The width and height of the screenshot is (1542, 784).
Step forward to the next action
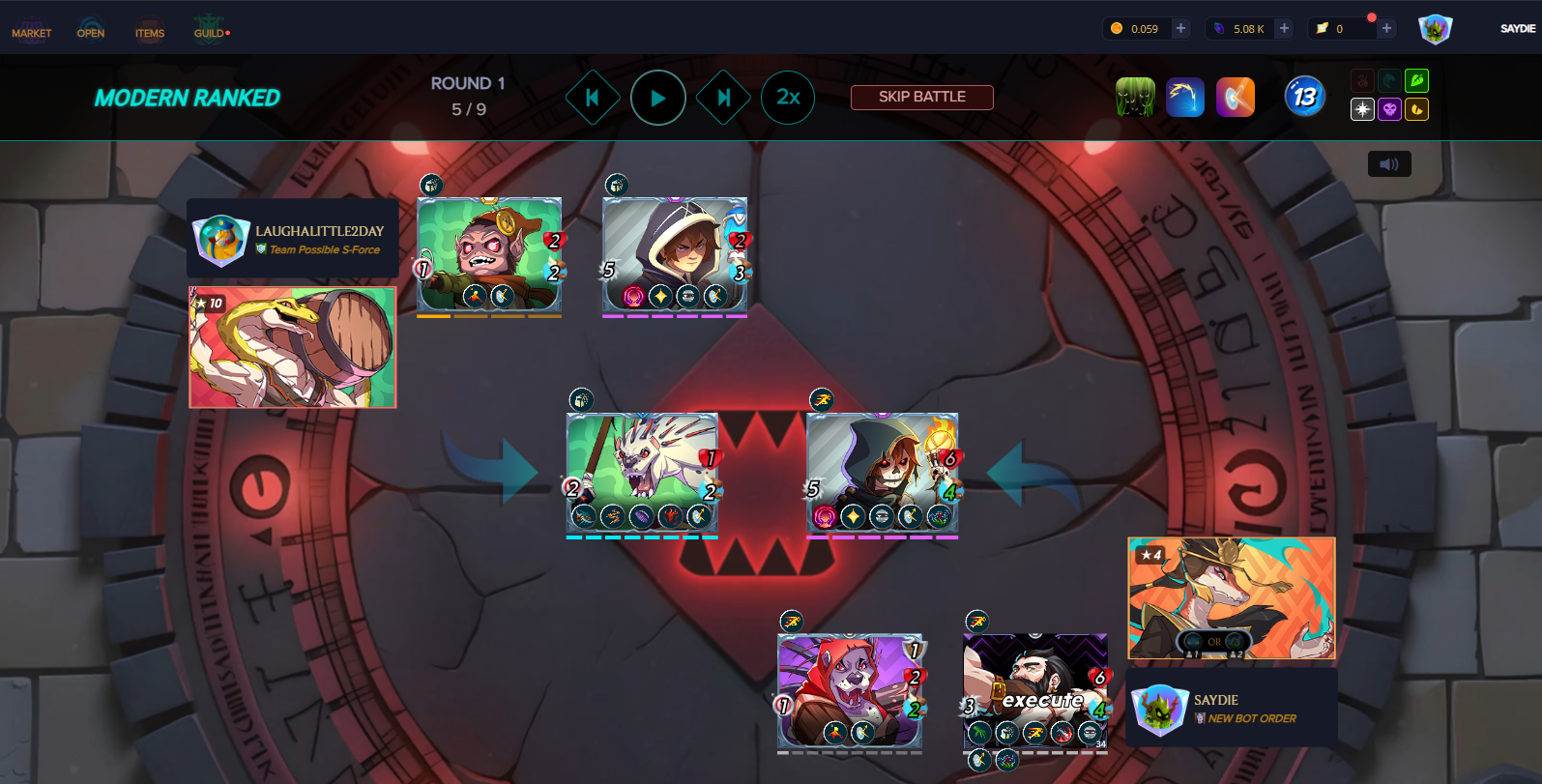coord(723,98)
